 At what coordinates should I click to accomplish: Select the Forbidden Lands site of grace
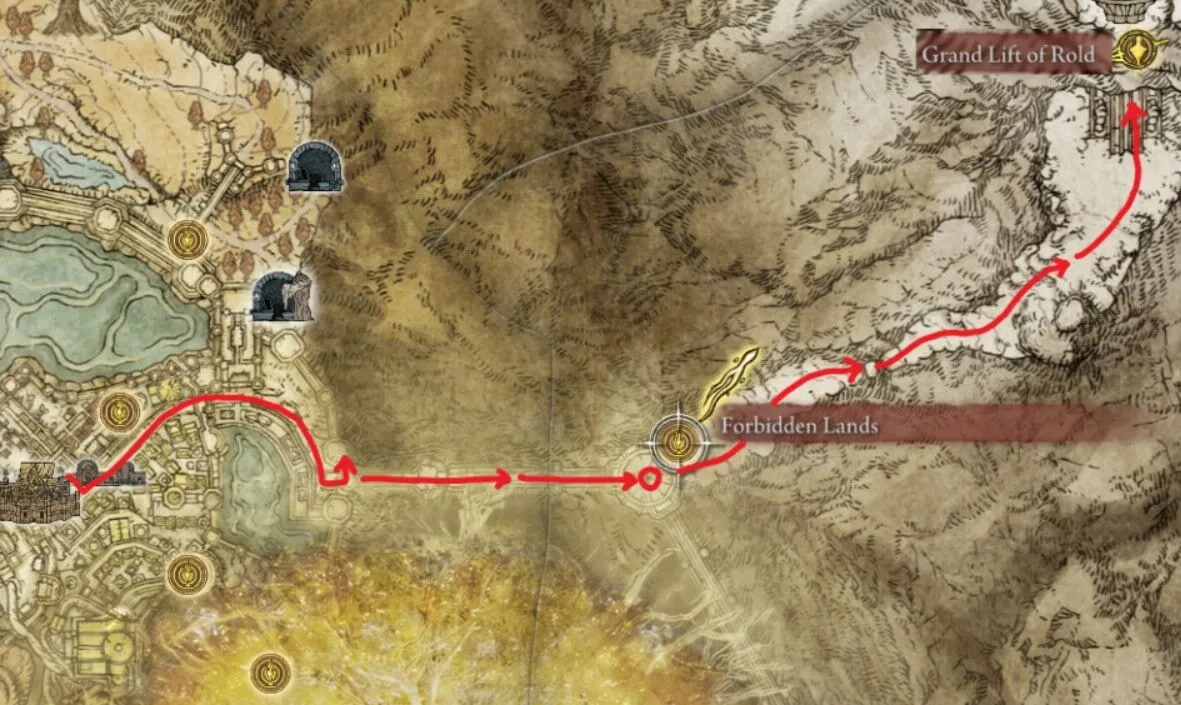tap(679, 440)
